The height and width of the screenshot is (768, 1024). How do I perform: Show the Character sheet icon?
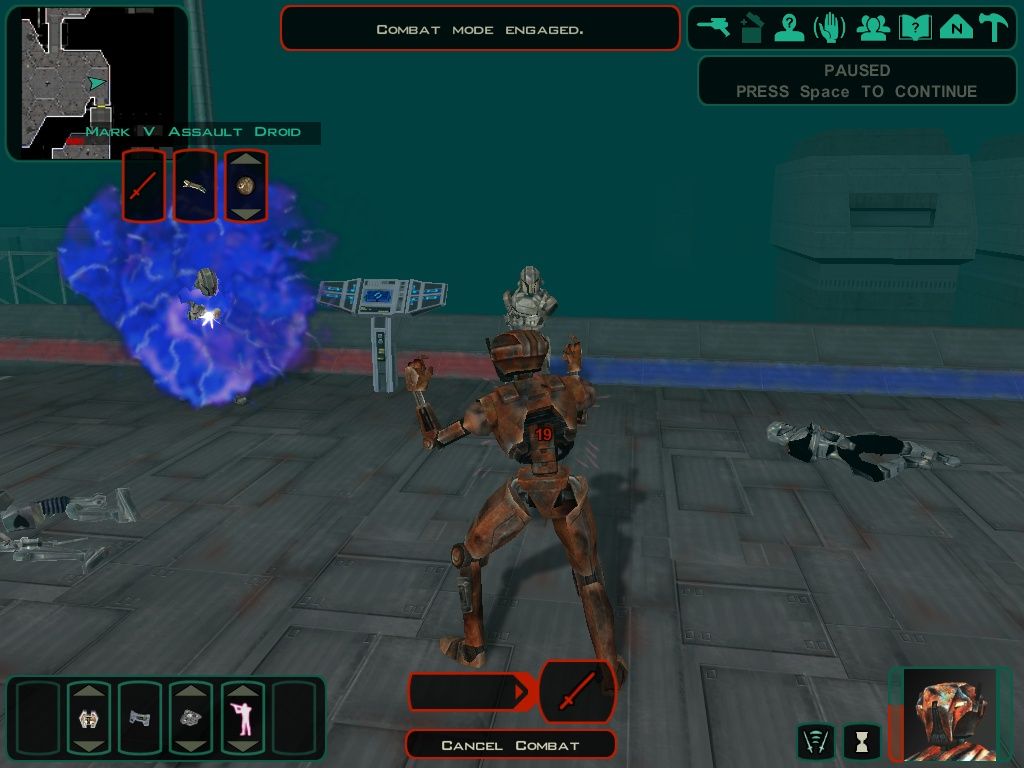pos(790,28)
